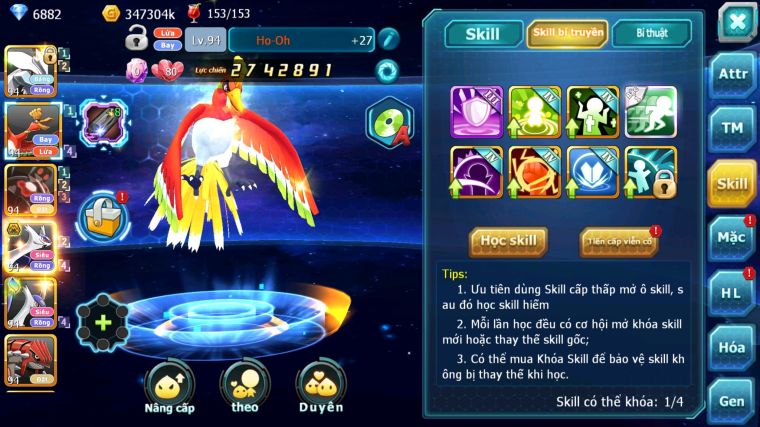This screenshot has height=427, width=760.
Task: Select the Attr side tab
Action: pos(732,76)
